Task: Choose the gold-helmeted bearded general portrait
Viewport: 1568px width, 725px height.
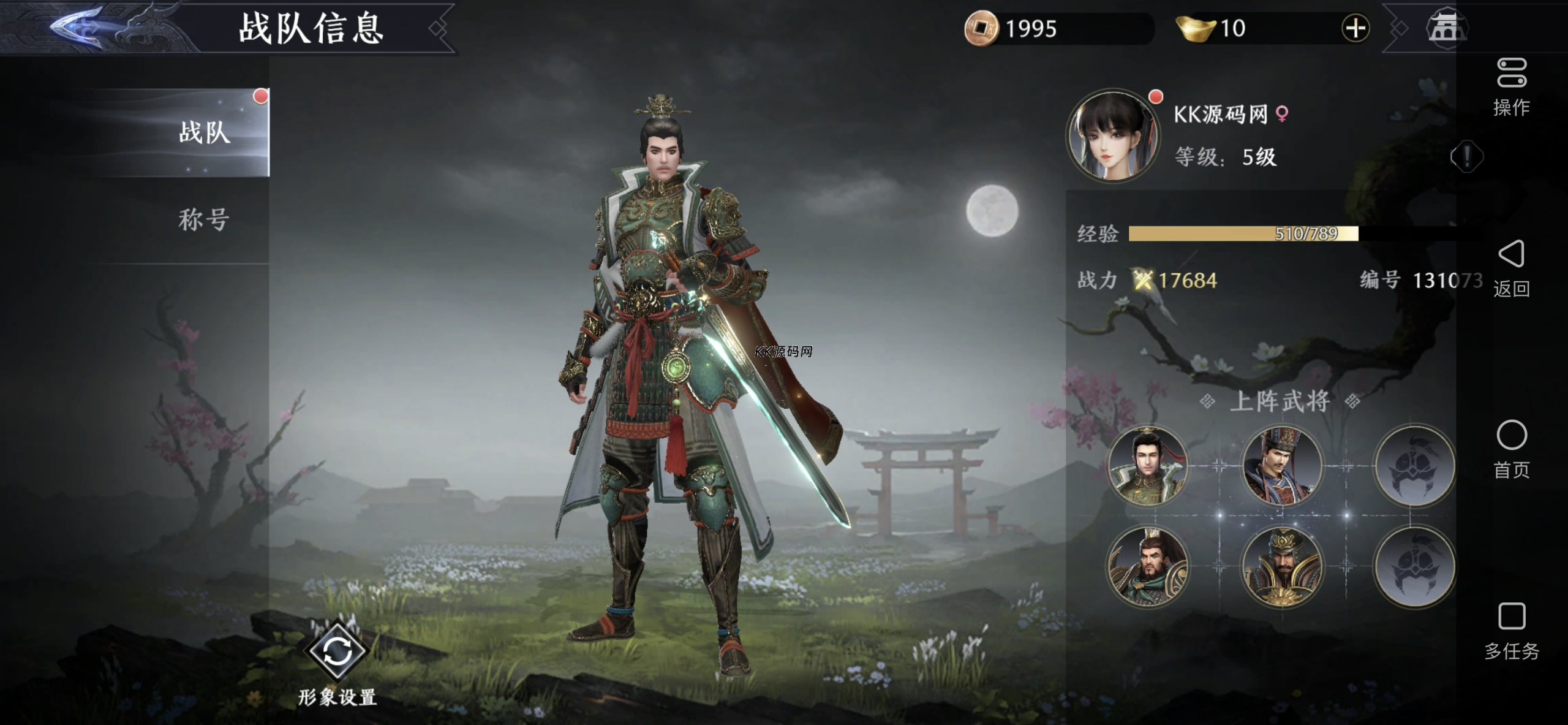Action: [x=1281, y=567]
